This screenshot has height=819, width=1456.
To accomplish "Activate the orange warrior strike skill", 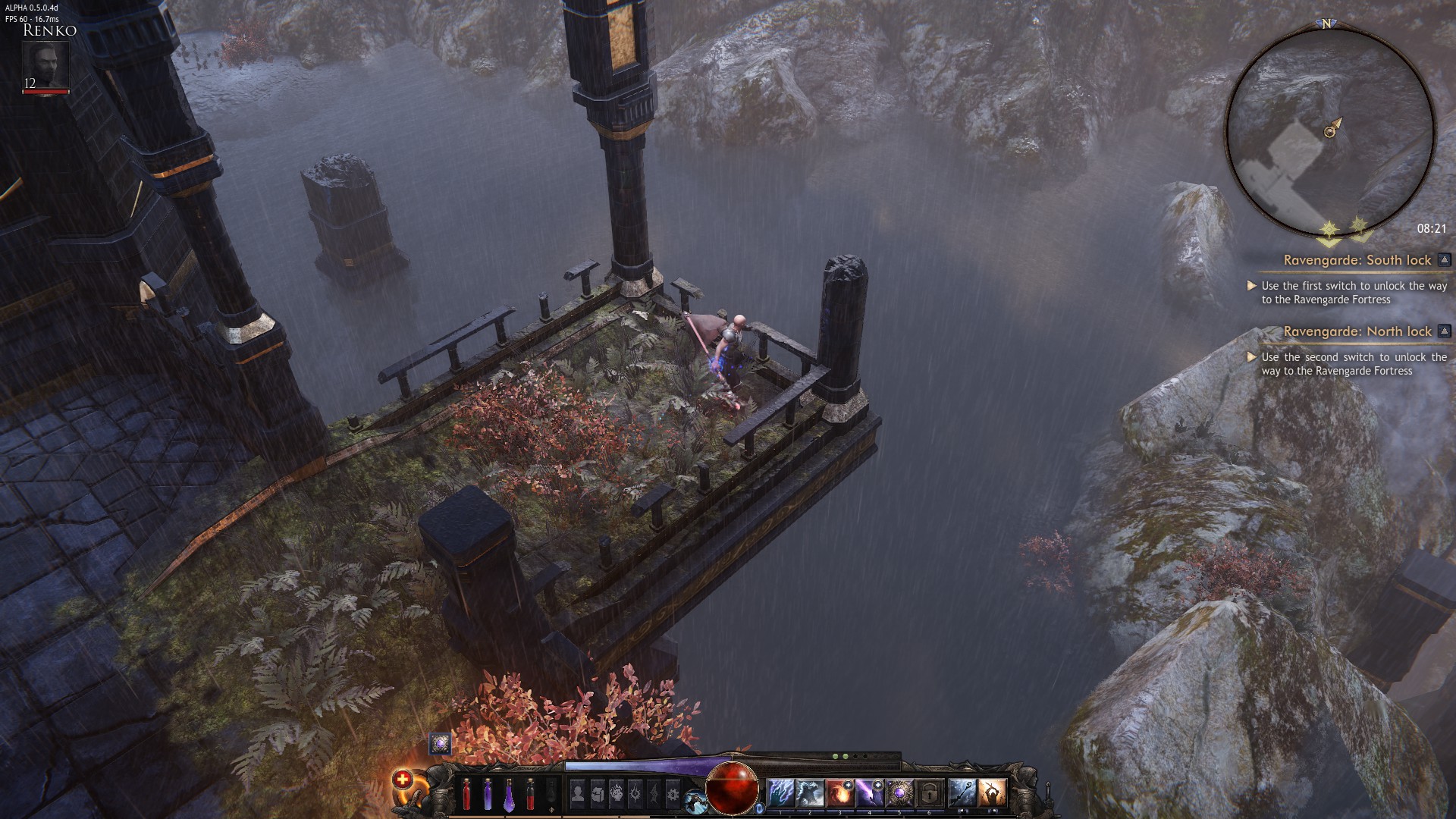I will 991,793.
